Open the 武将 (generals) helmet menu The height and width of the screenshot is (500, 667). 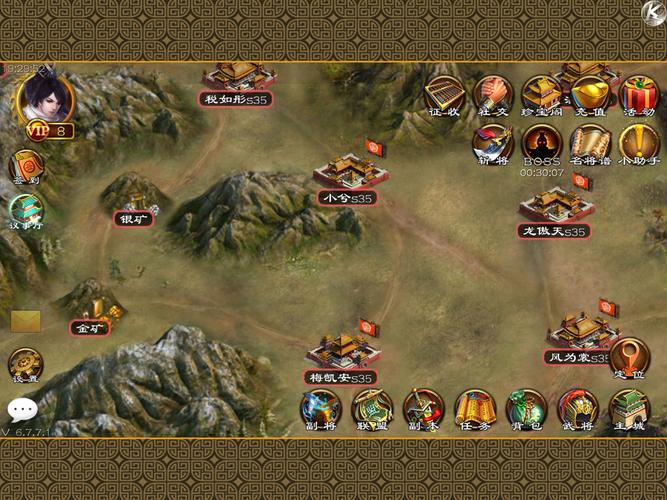[578, 408]
